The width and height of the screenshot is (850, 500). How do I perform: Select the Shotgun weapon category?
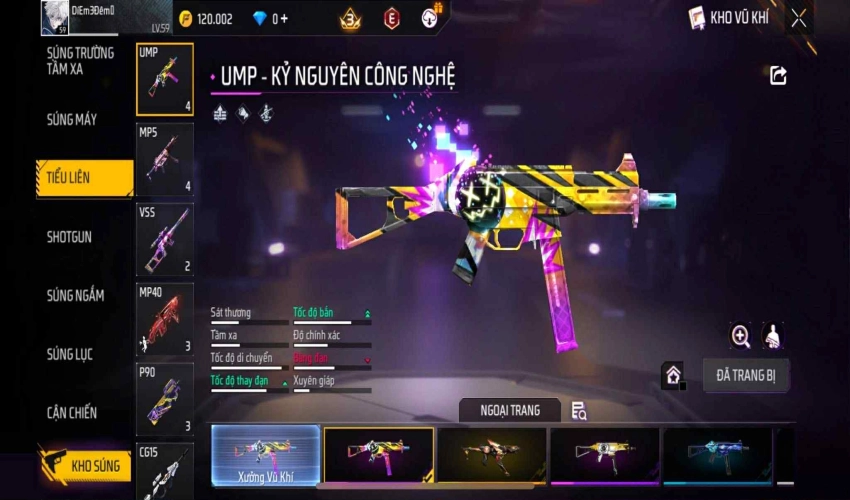[70, 237]
